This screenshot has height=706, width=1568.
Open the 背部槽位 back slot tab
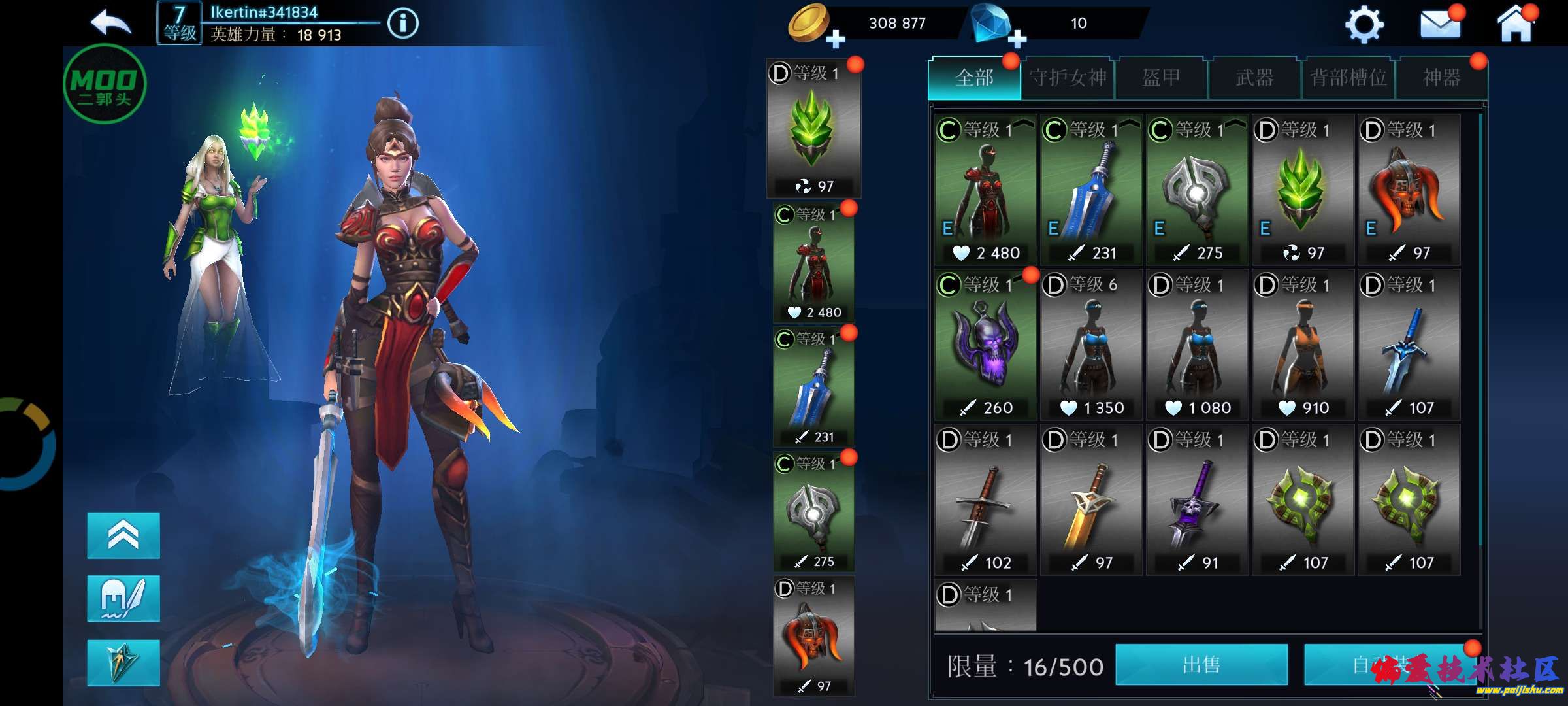1348,78
